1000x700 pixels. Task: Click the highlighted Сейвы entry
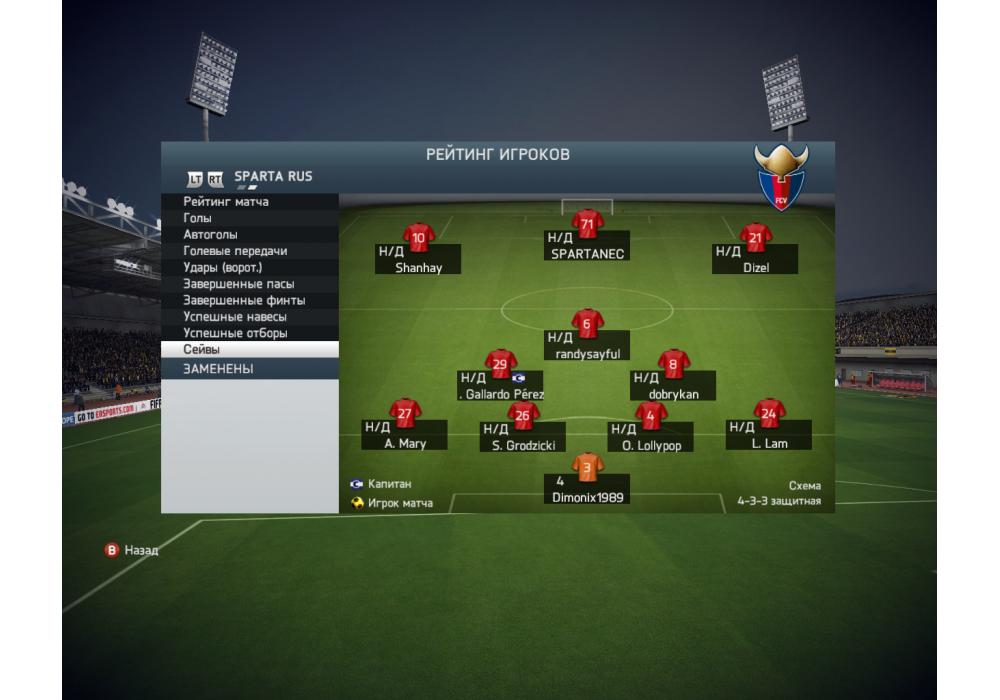(249, 350)
